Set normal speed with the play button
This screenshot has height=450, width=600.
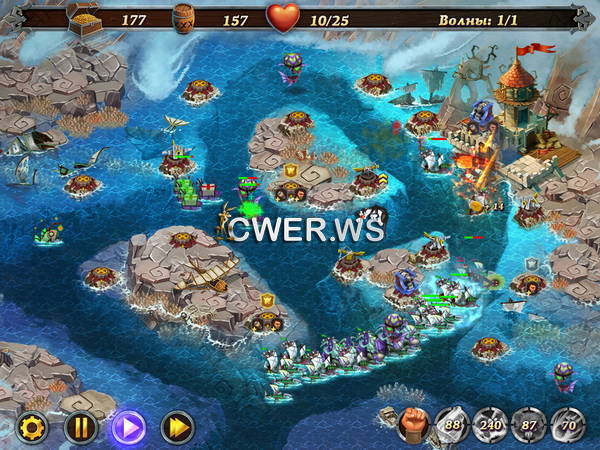point(128,427)
